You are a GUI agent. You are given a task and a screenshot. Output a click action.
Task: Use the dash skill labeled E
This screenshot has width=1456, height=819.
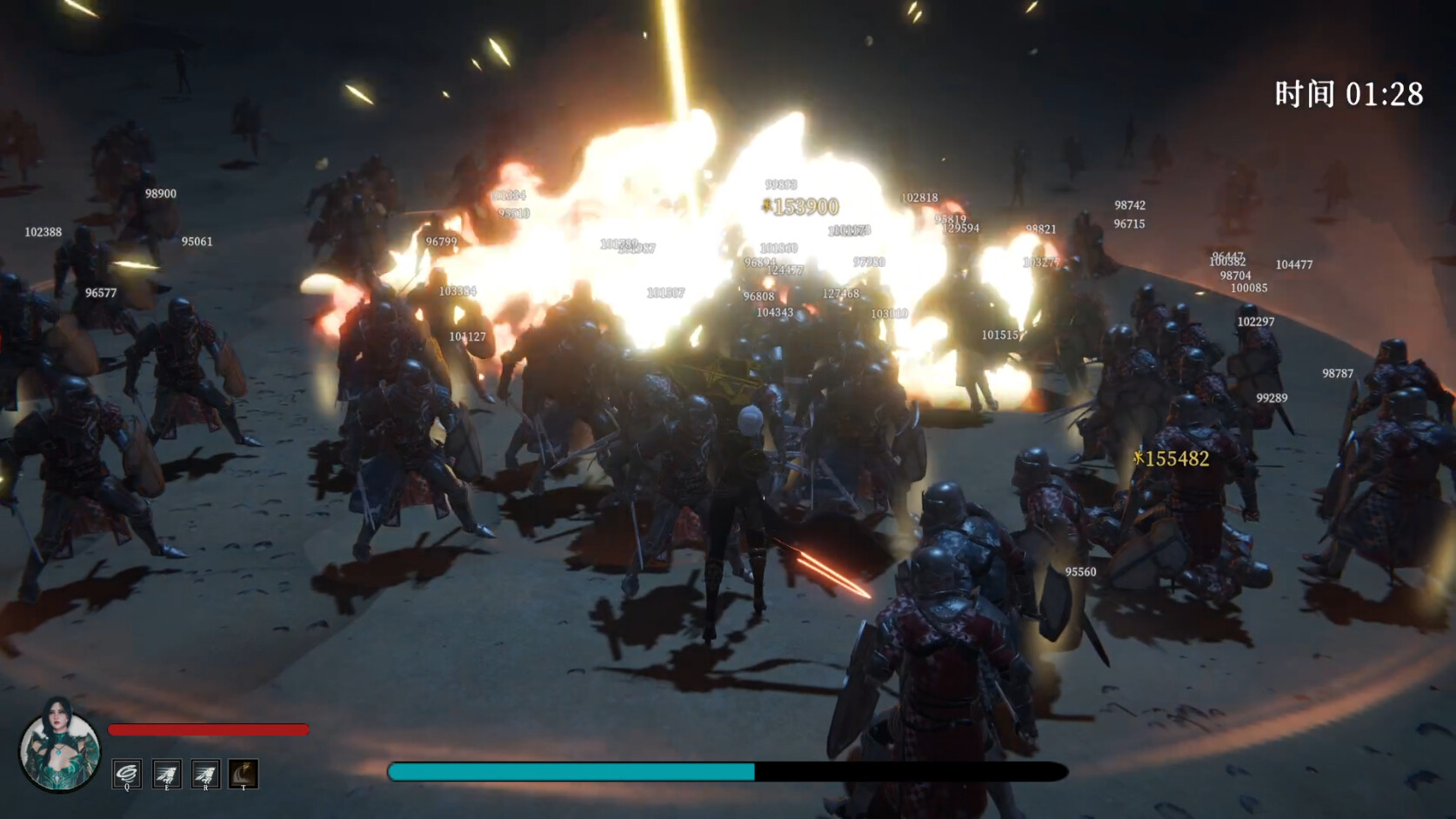pos(166,773)
